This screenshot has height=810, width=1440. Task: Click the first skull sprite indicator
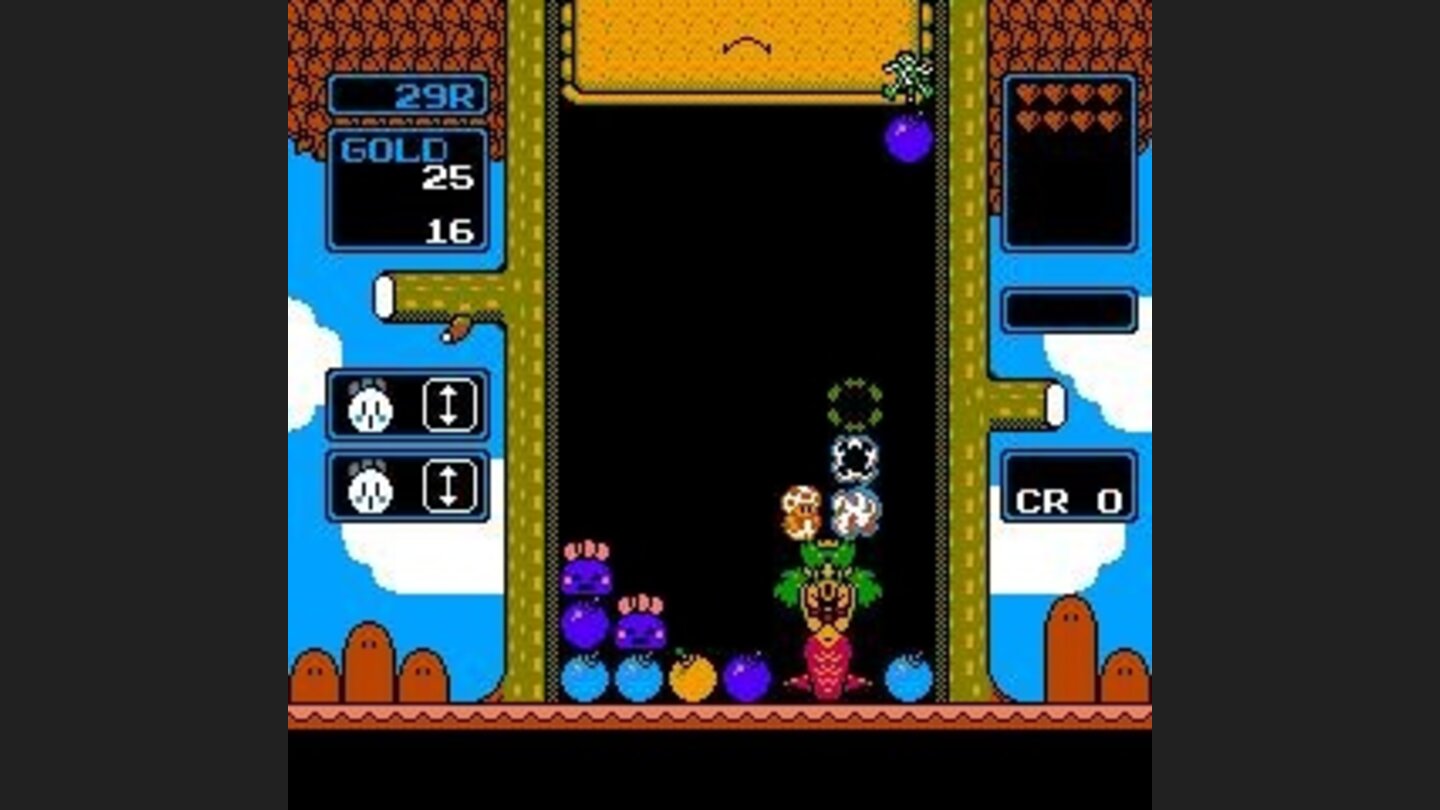click(x=370, y=407)
